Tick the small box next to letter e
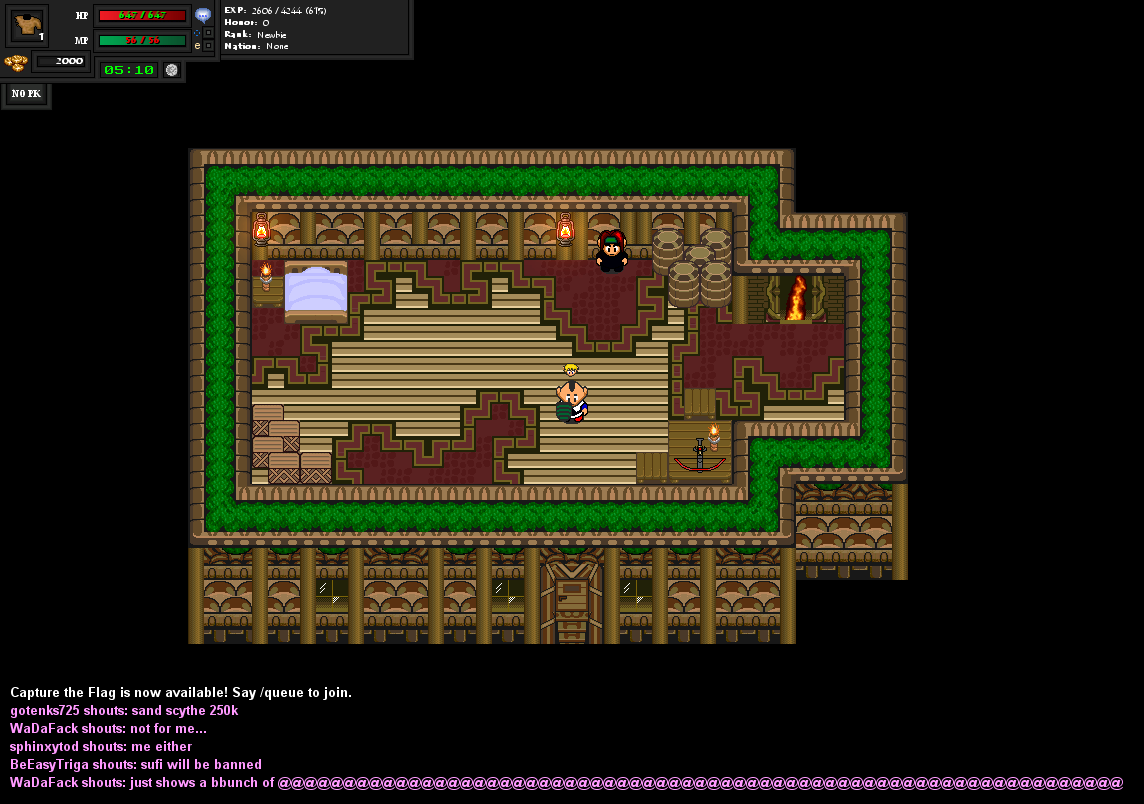Screen dimensions: 1144x804 pyautogui.click(x=208, y=46)
